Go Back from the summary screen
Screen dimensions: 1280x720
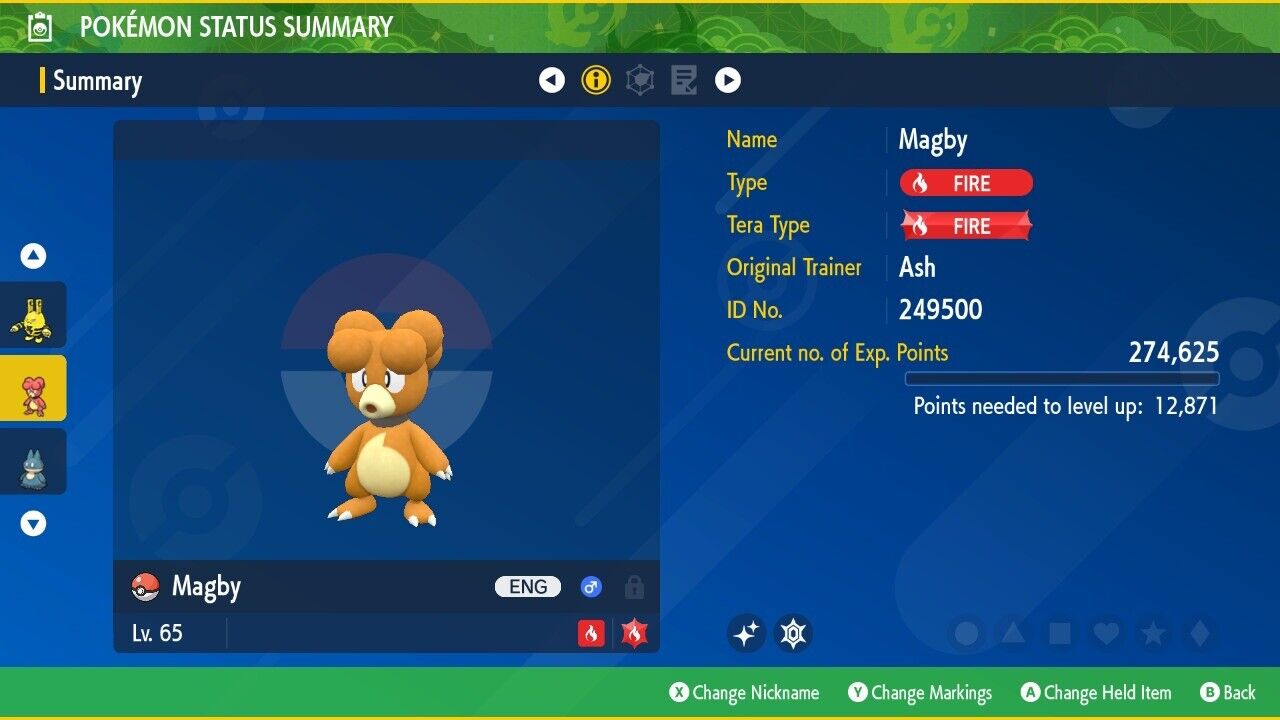coord(1227,692)
